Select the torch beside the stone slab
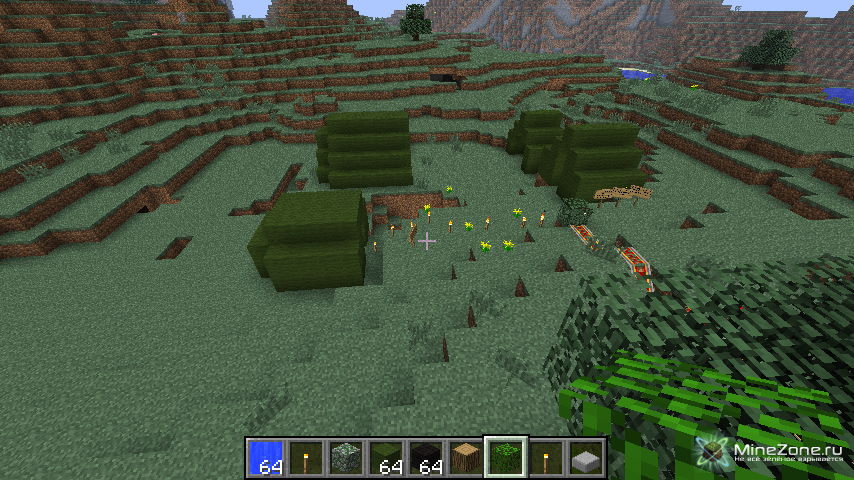The width and height of the screenshot is (854, 480). click(546, 457)
